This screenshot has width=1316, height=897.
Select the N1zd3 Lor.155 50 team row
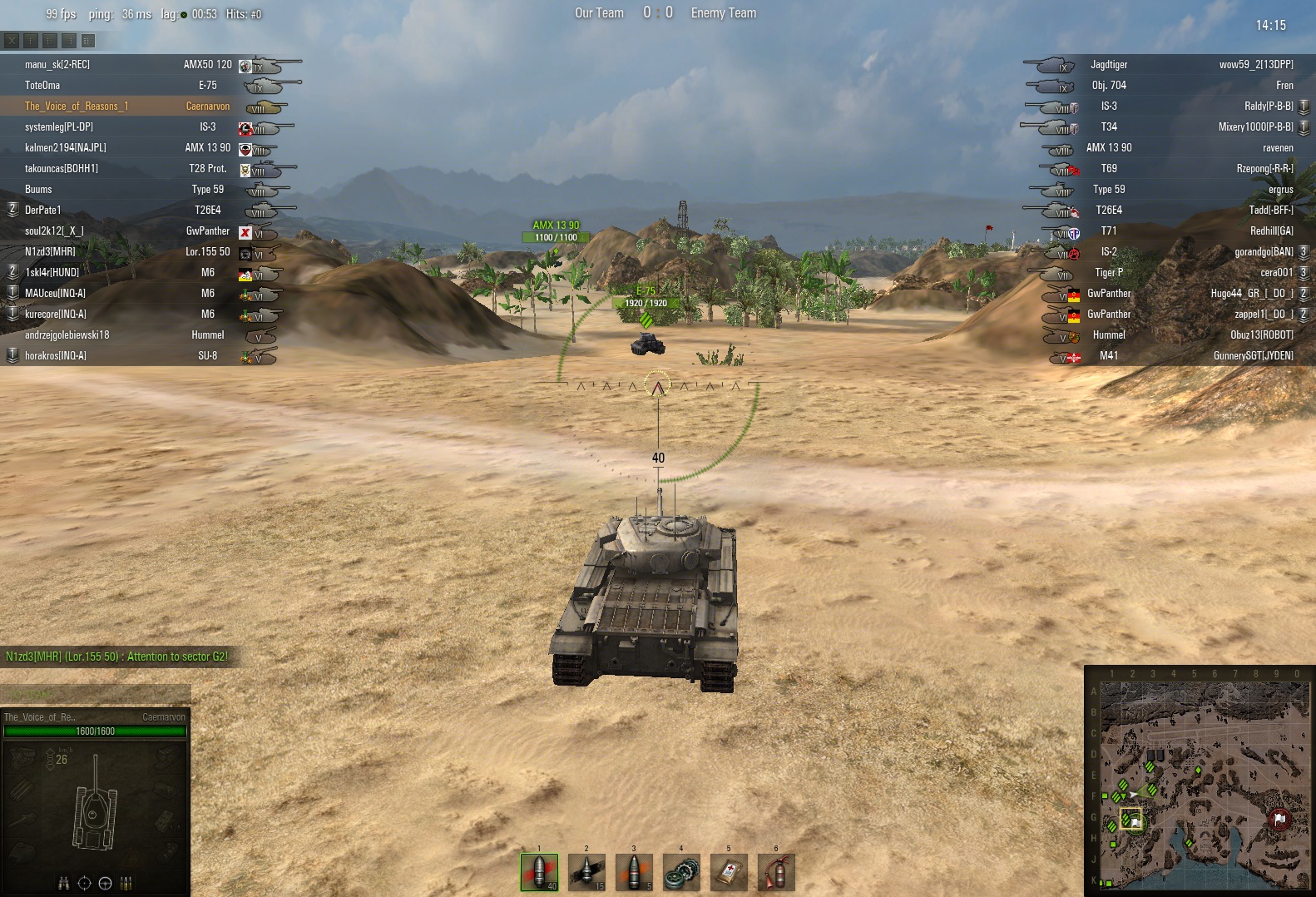point(150,252)
